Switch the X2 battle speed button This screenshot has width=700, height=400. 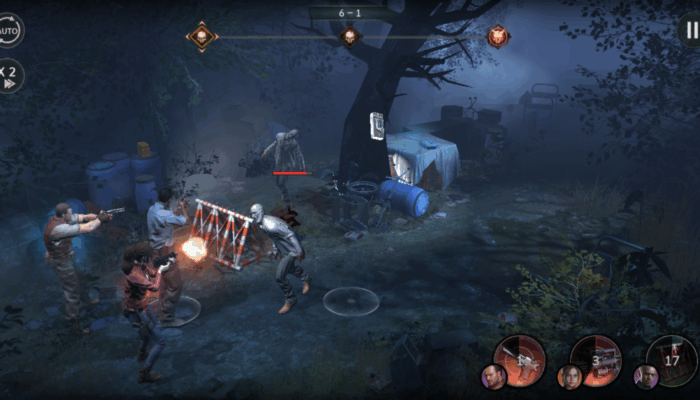(10, 76)
